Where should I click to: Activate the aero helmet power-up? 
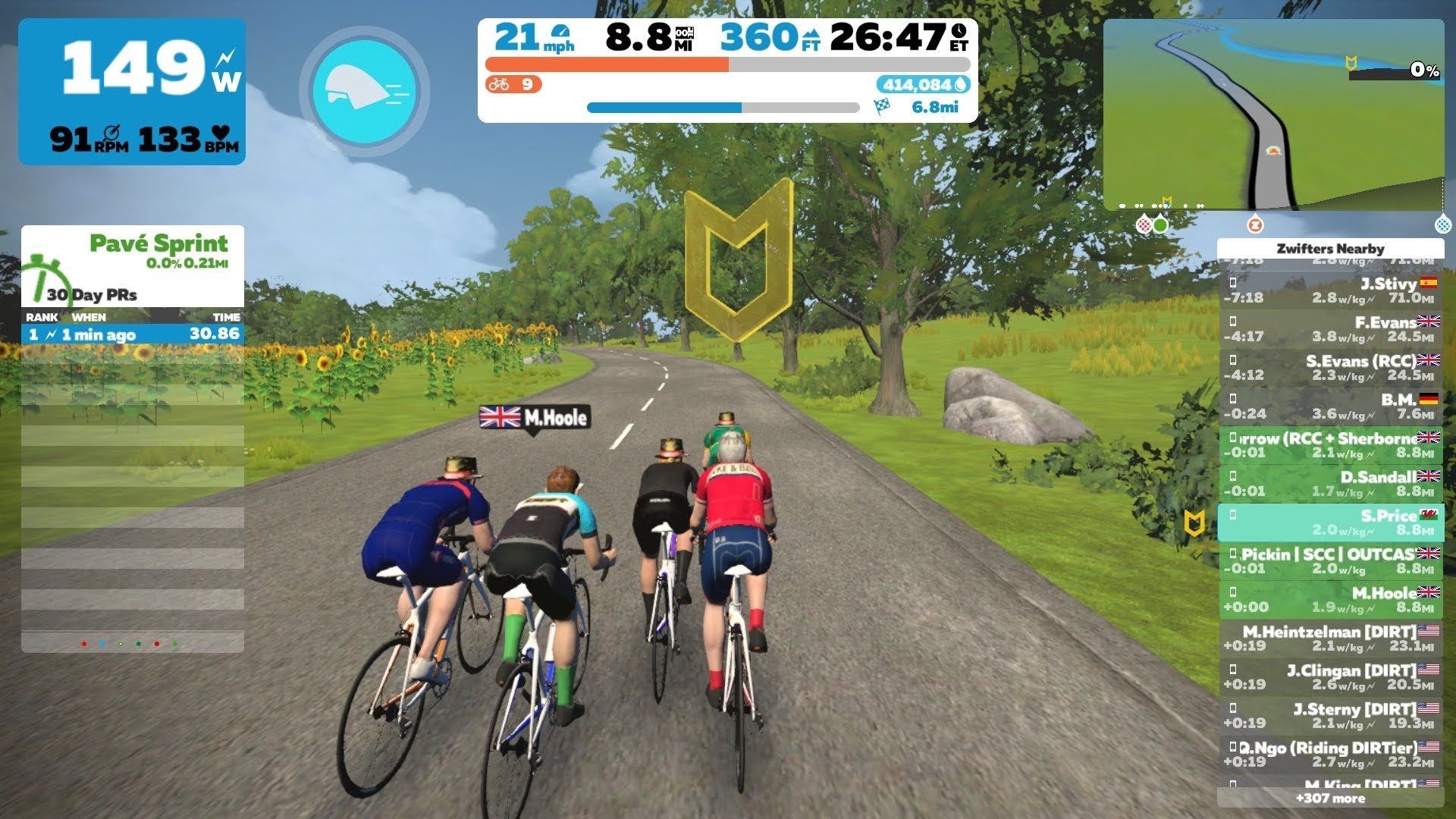(365, 91)
